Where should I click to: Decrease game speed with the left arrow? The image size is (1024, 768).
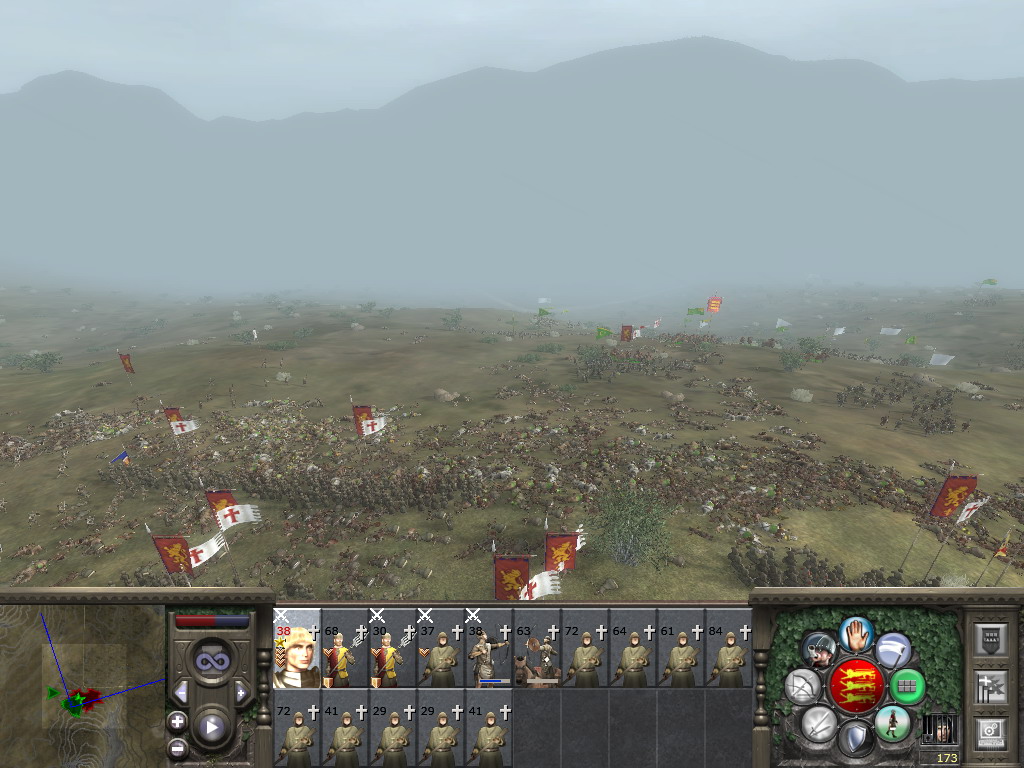pos(181,692)
